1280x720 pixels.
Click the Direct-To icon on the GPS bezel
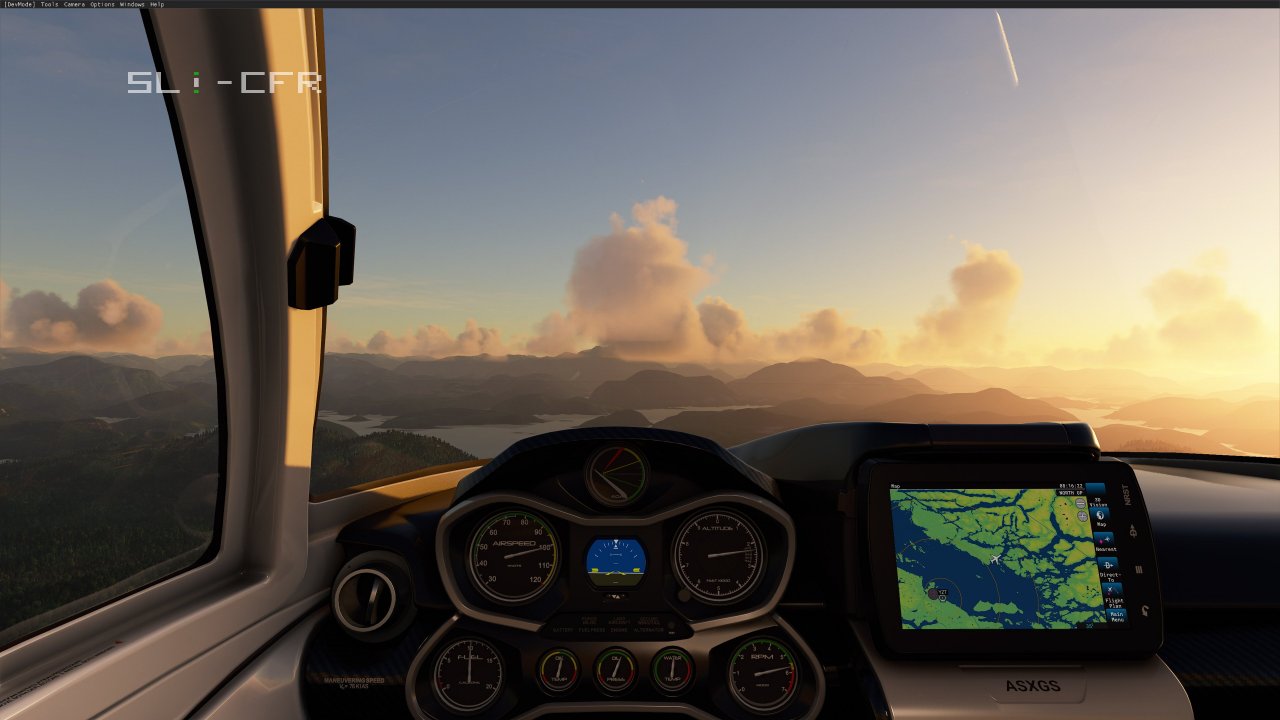1133,530
